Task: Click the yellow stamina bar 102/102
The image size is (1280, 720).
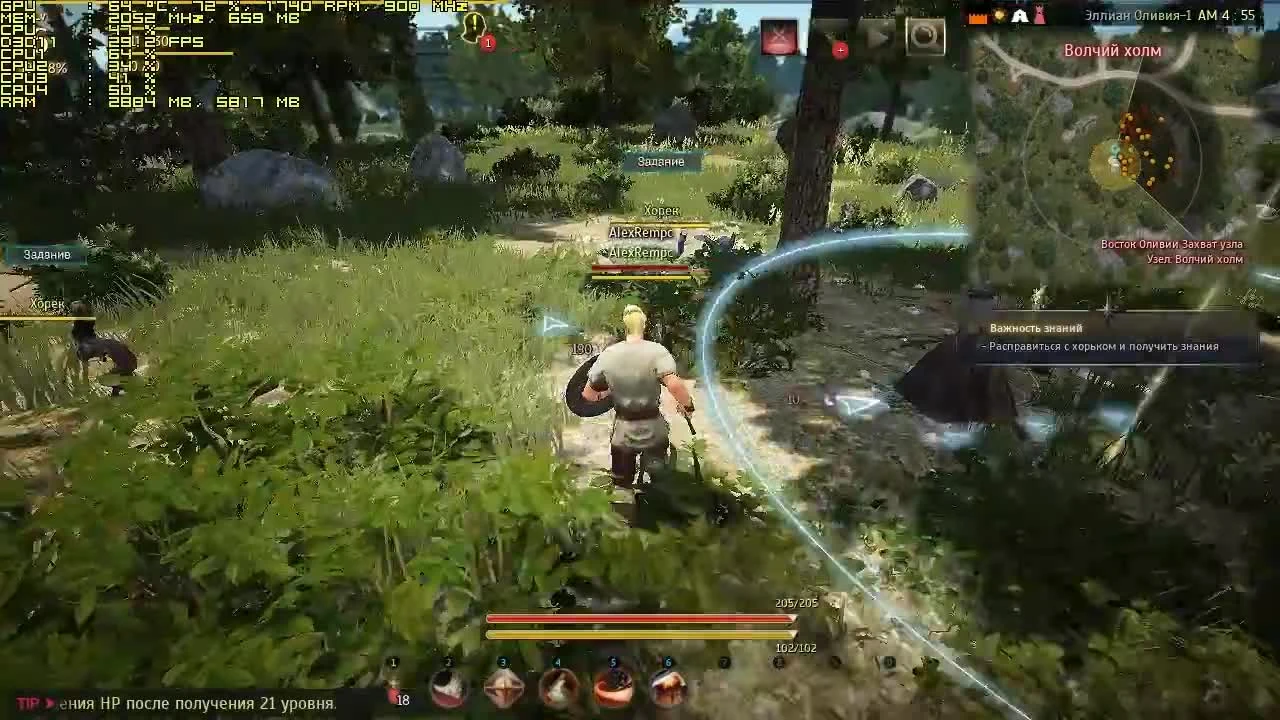Action: click(640, 633)
